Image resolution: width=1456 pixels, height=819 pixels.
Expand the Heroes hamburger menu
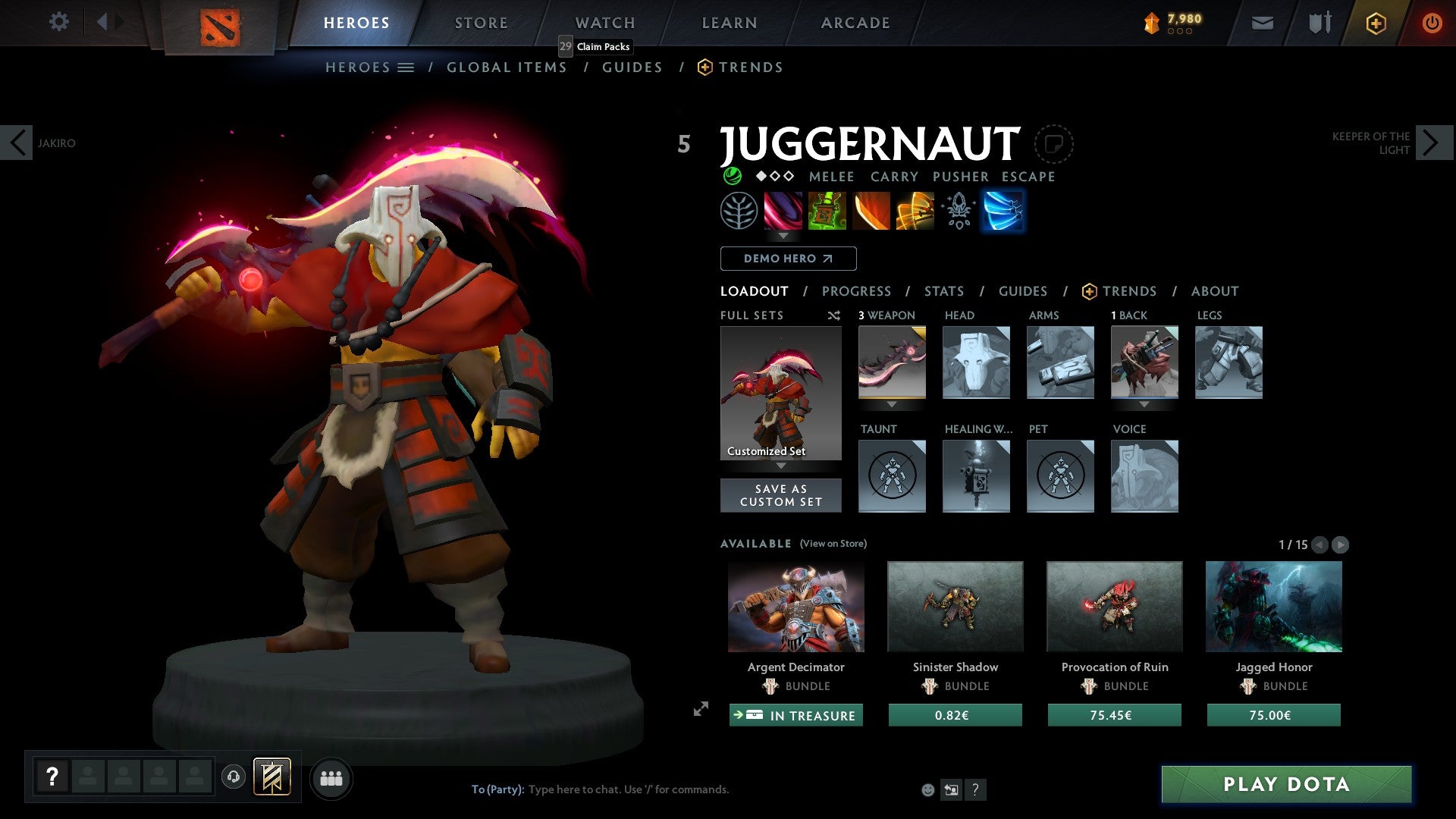click(406, 67)
